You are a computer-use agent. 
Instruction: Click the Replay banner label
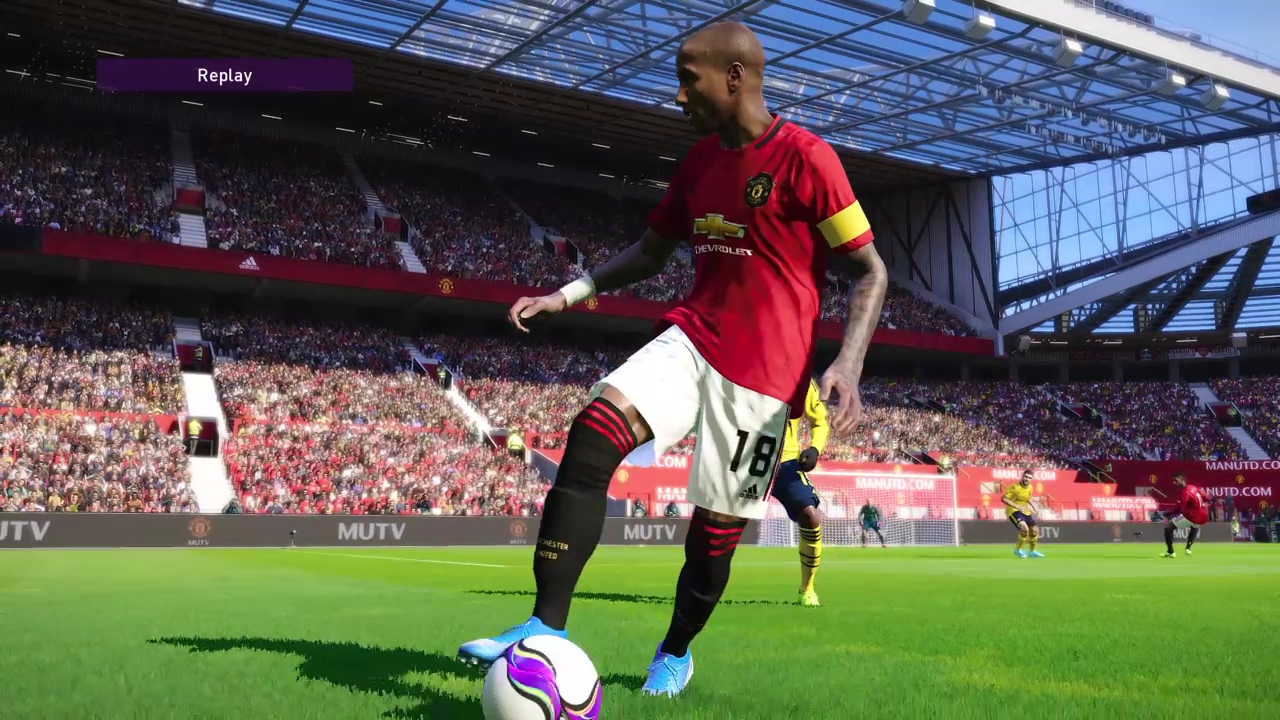coord(224,75)
